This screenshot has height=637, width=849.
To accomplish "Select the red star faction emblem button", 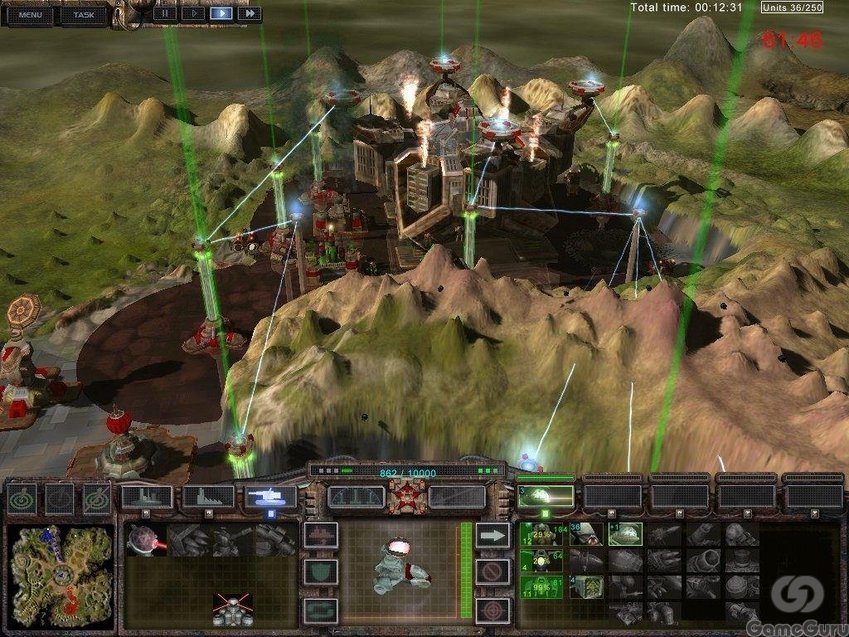I will tap(406, 496).
